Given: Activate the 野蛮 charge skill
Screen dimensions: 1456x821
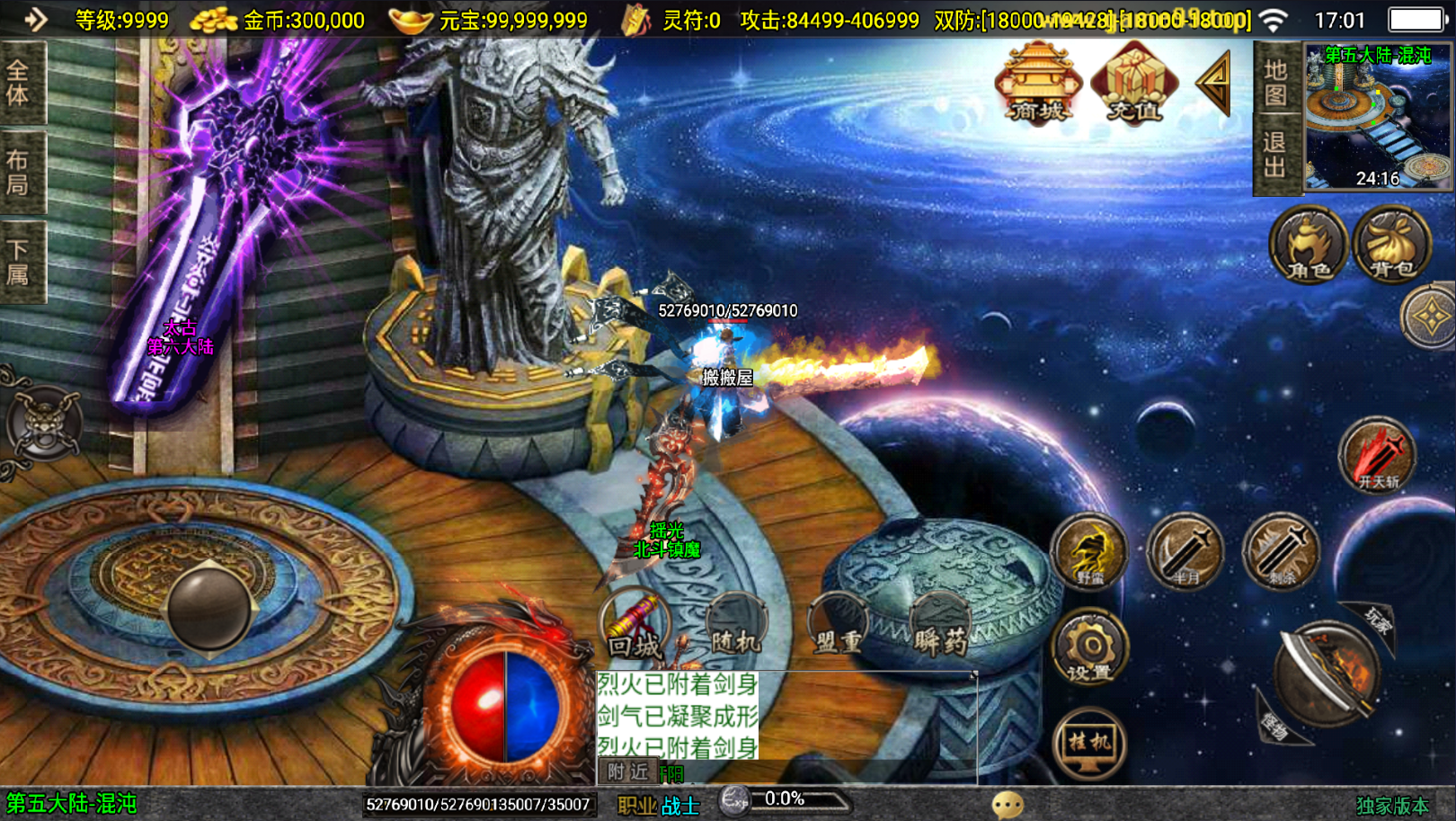Looking at the screenshot, I should pyautogui.click(x=1089, y=550).
